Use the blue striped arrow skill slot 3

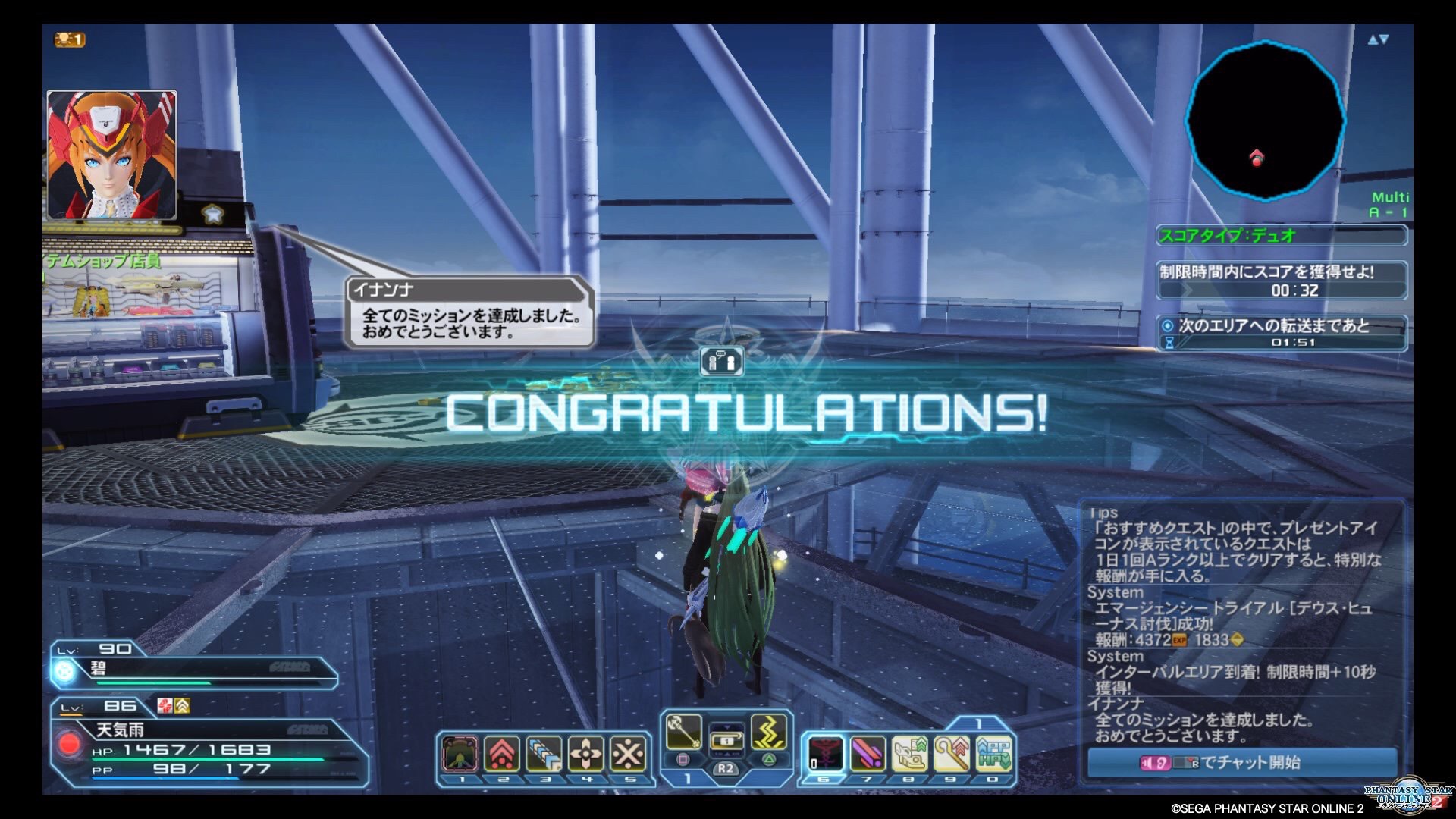point(544,755)
